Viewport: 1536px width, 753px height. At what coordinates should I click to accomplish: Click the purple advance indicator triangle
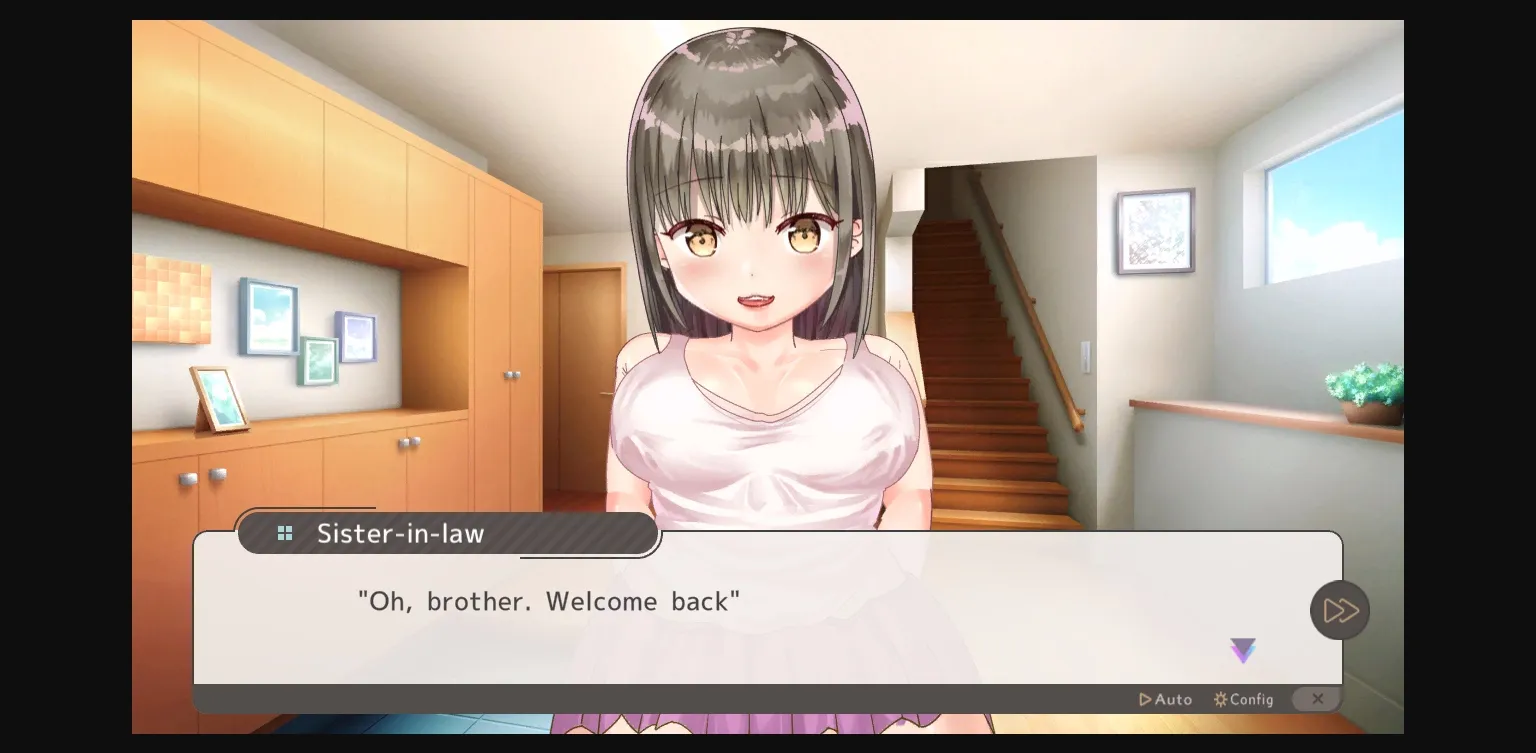[1242, 650]
